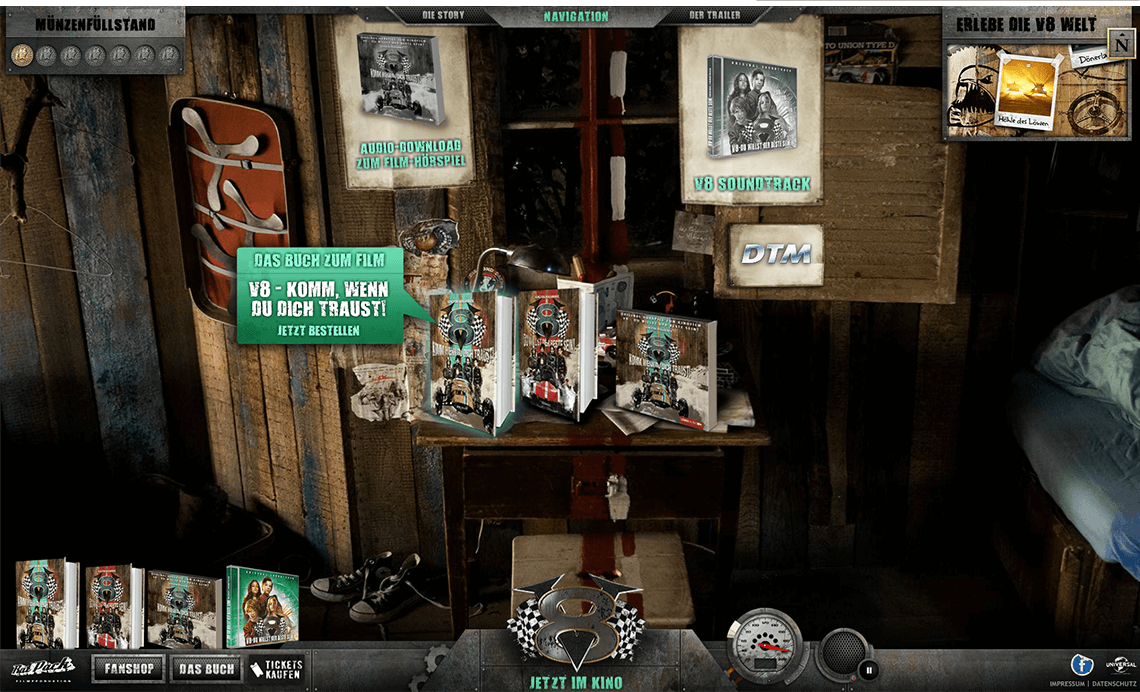The image size is (1140, 692).
Task: Click the compass N icon on map
Action: point(1120,45)
